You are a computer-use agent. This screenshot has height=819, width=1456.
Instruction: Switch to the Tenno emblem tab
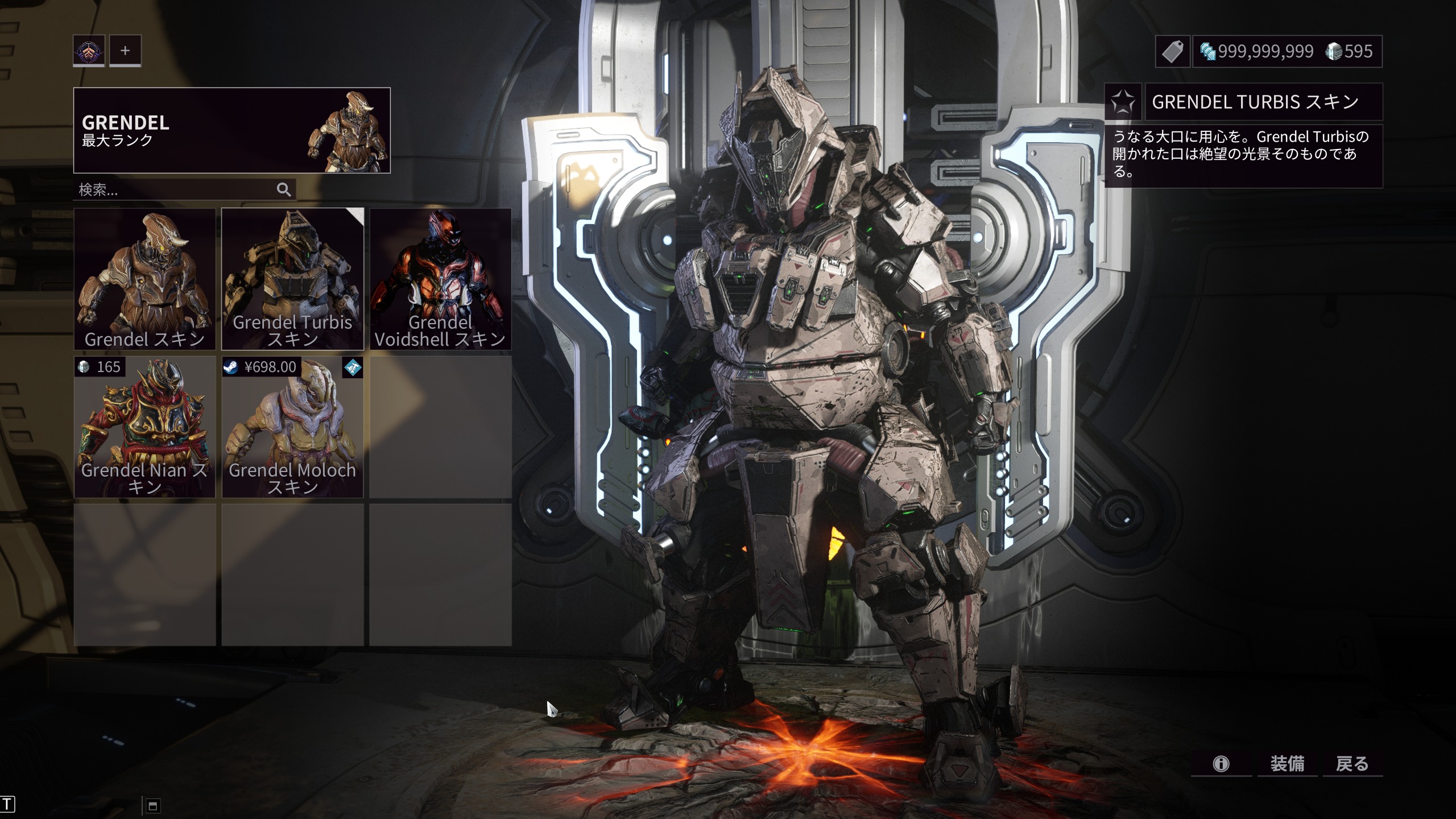(89, 51)
